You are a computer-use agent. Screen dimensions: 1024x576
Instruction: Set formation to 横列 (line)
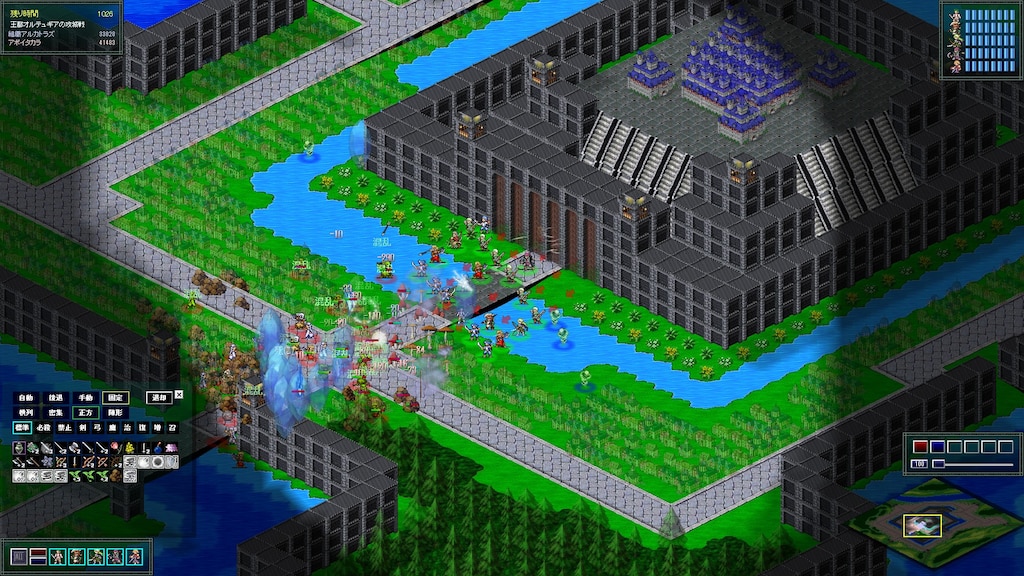tap(26, 412)
